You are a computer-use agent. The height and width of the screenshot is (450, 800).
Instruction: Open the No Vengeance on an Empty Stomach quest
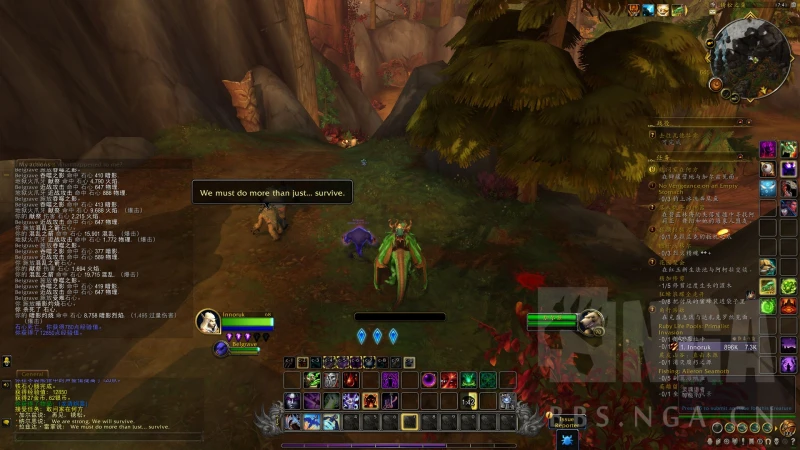[700, 188]
